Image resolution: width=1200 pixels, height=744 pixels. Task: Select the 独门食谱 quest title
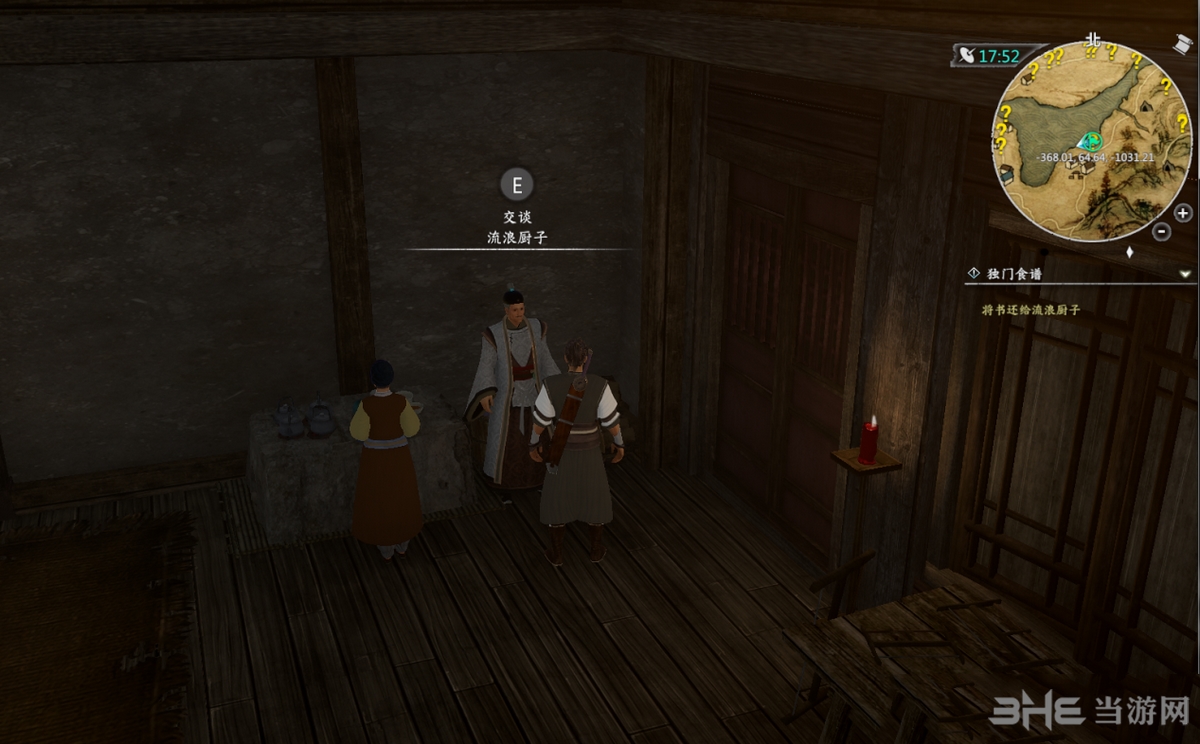[1016, 273]
